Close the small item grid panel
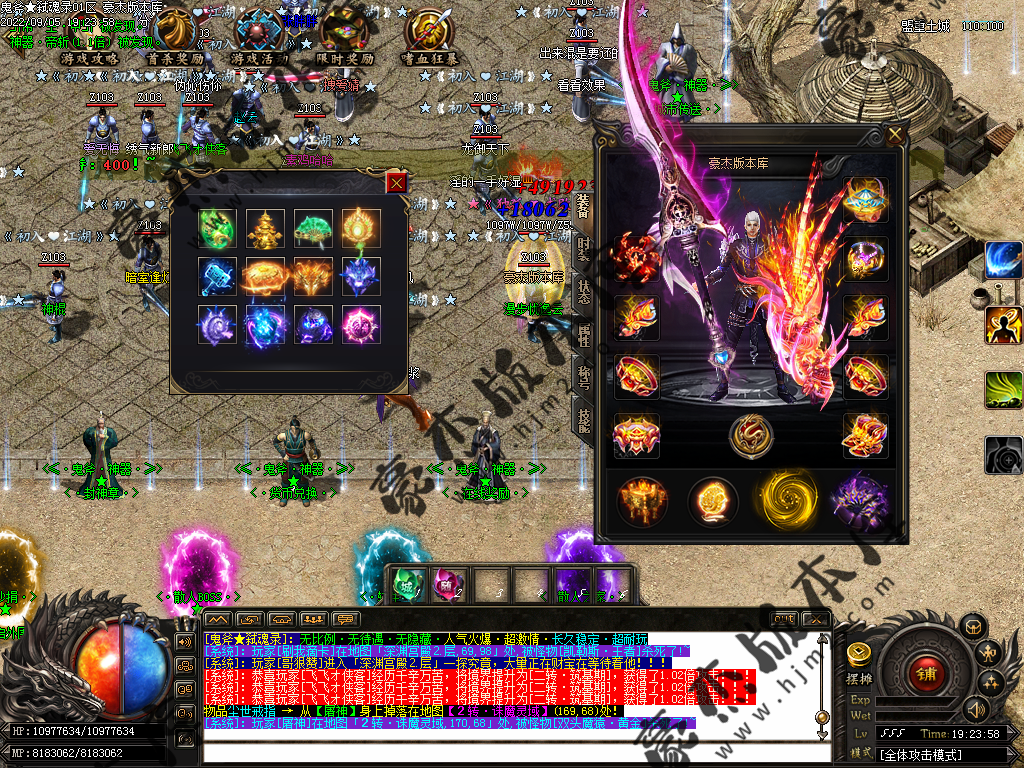The height and width of the screenshot is (768, 1024). tap(397, 183)
